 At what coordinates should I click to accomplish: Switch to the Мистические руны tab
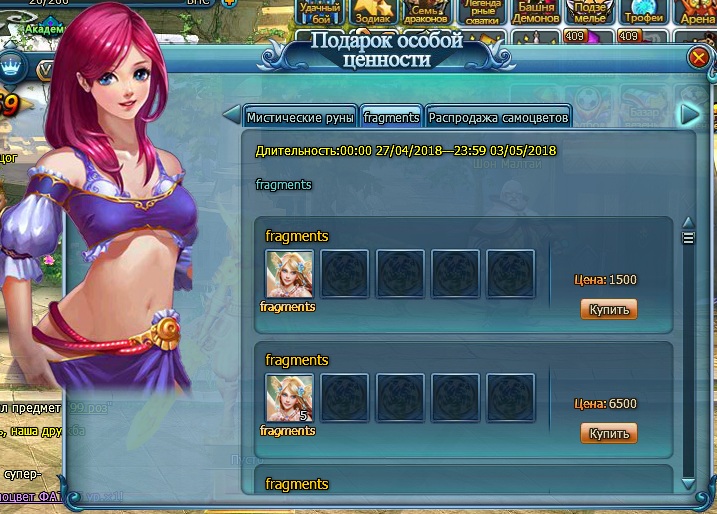click(300, 117)
